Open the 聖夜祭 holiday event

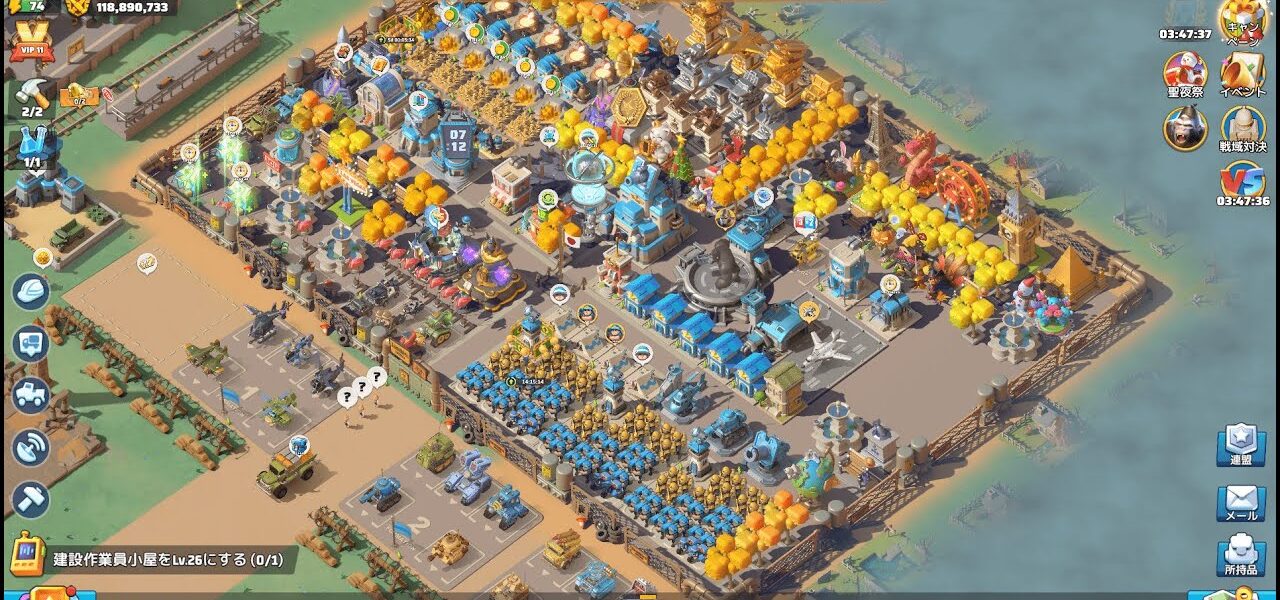(1185, 75)
